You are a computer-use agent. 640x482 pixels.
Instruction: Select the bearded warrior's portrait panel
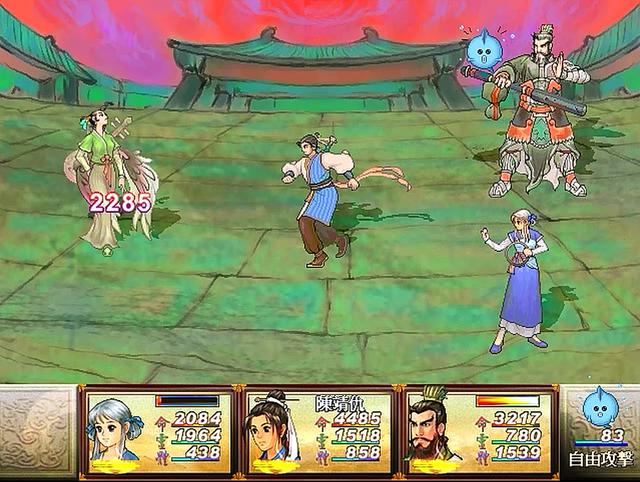pyautogui.click(x=433, y=431)
